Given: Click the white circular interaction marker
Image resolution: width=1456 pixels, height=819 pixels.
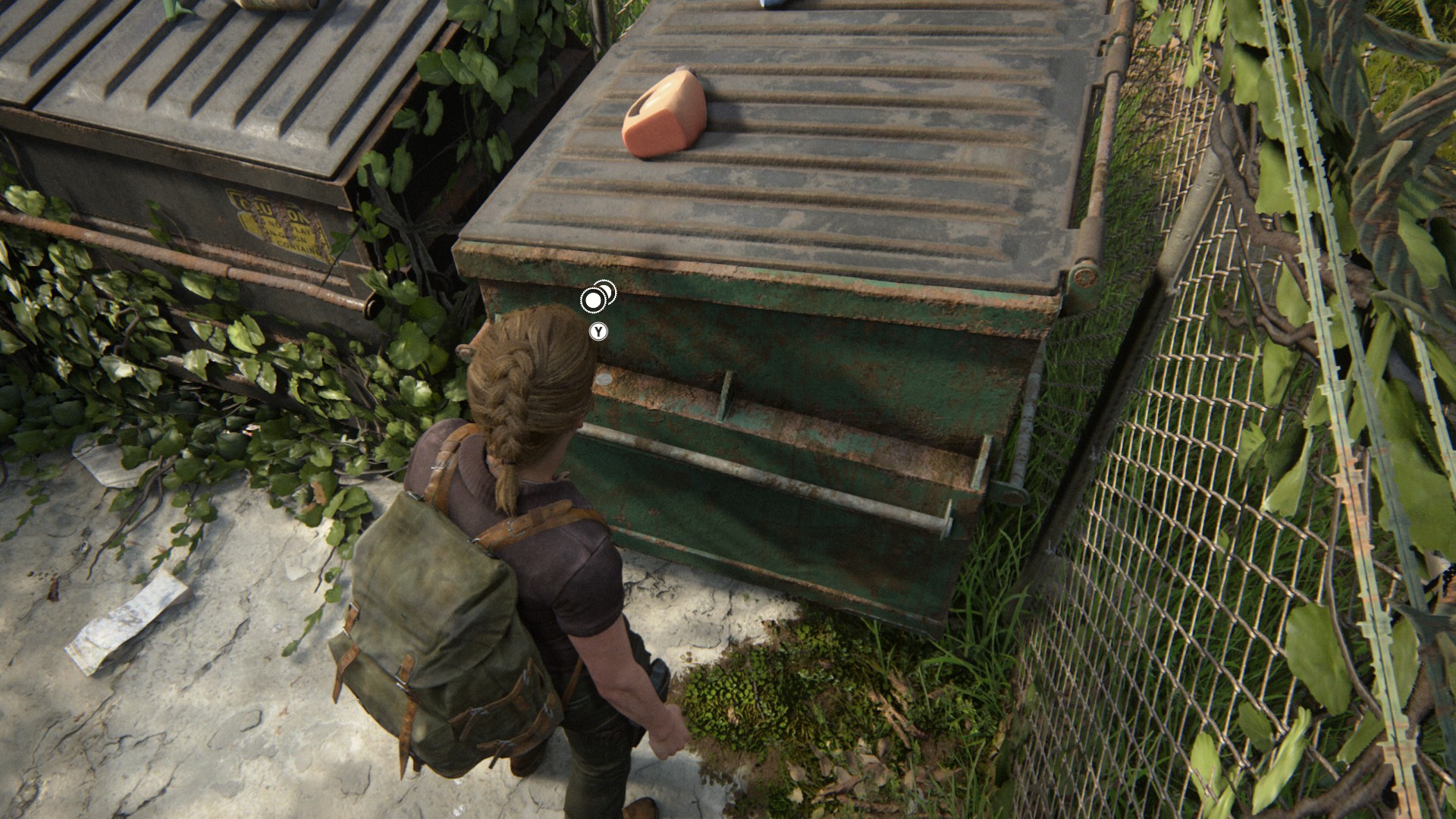Looking at the screenshot, I should pos(594,301).
